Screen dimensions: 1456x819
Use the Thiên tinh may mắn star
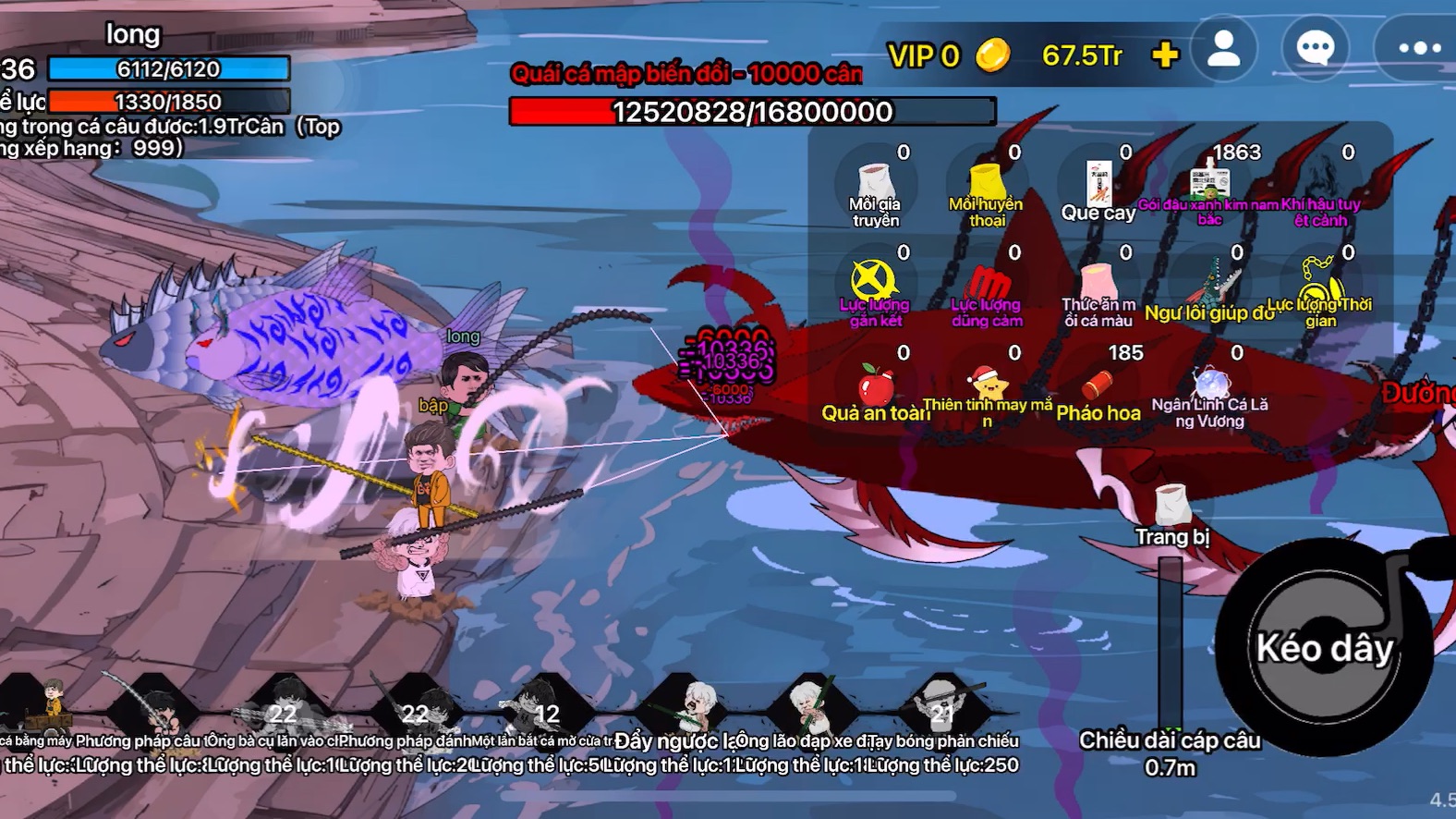coord(987,383)
